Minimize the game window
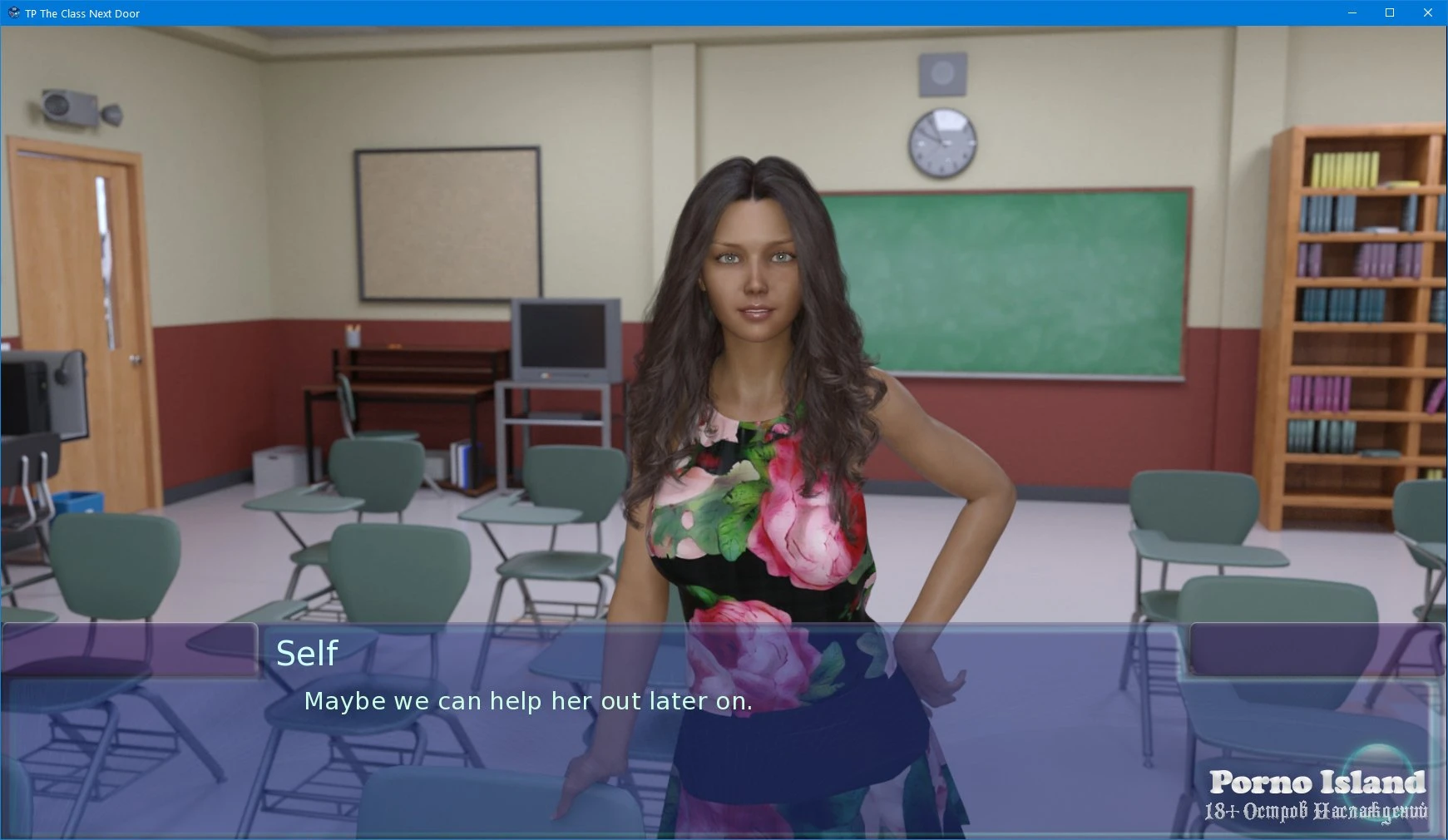This screenshot has width=1448, height=840. 1352,13
